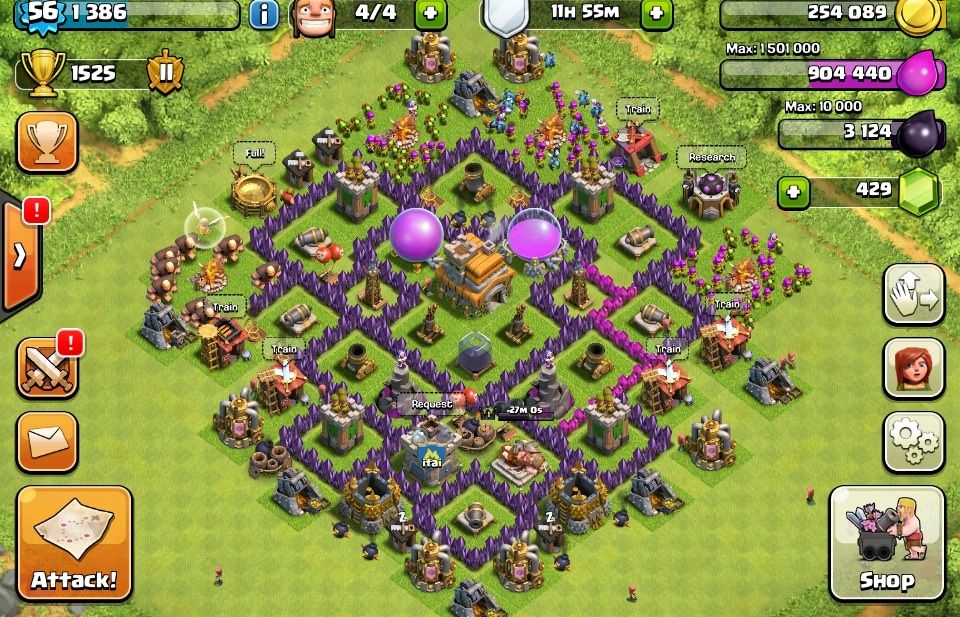The image size is (960, 617).
Task: Open the settings gears button
Action: tap(914, 439)
